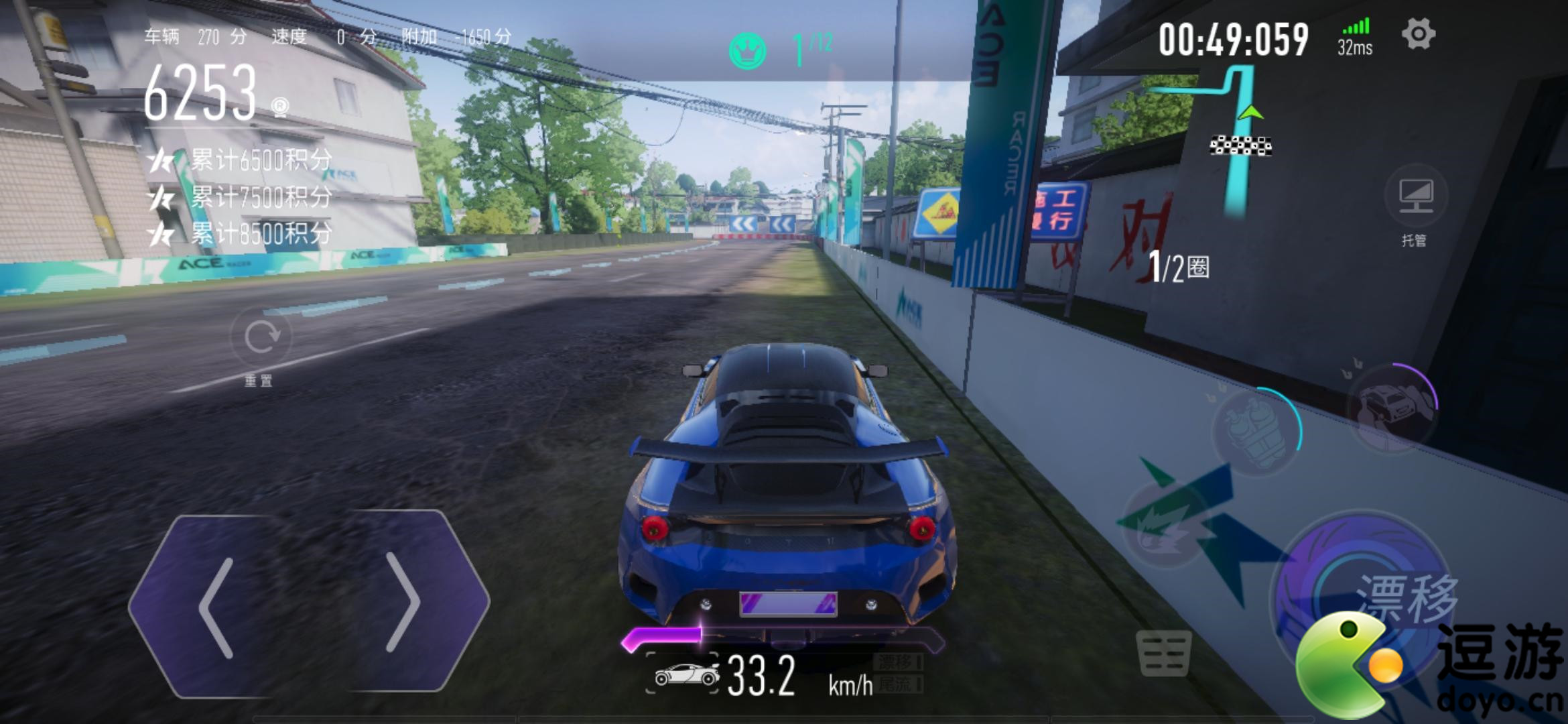
Task: Hit the brake pedal icon
Action: click(x=1164, y=653)
